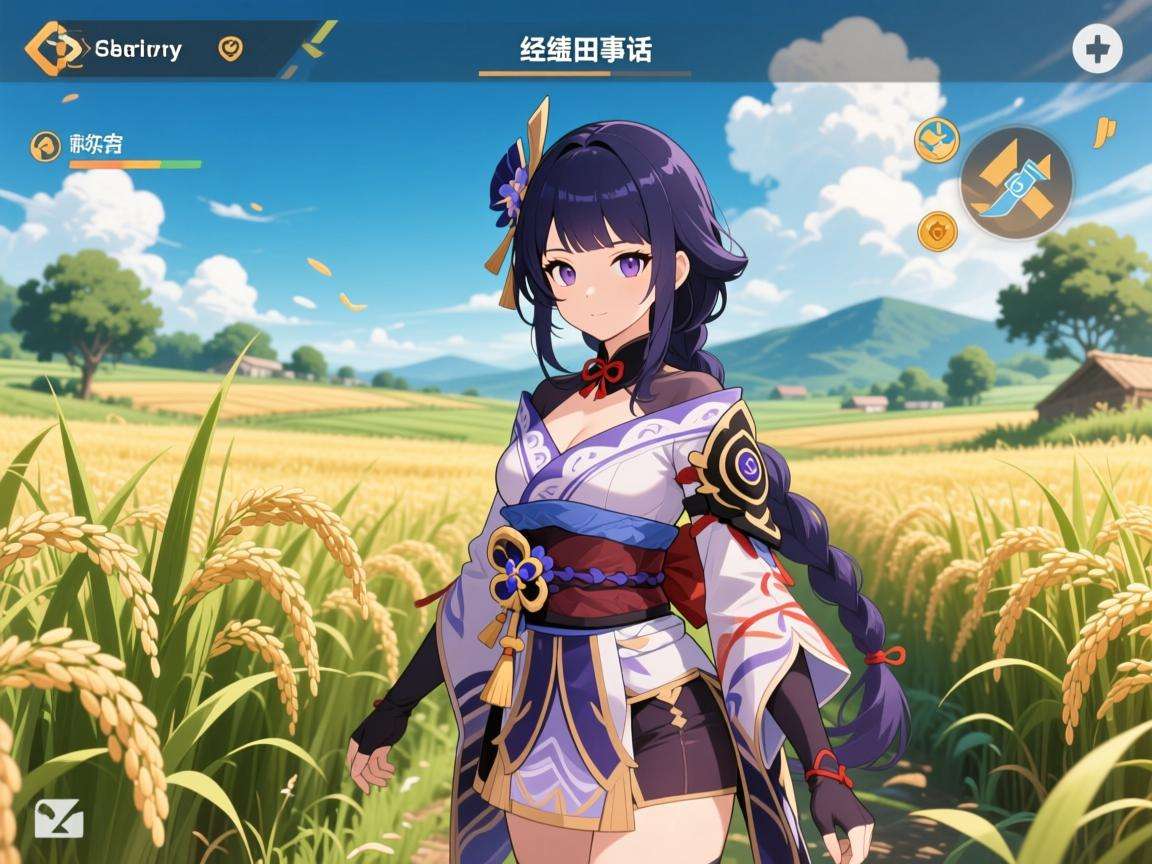
Task: Activate the large blade skill icon
Action: [x=1016, y=183]
